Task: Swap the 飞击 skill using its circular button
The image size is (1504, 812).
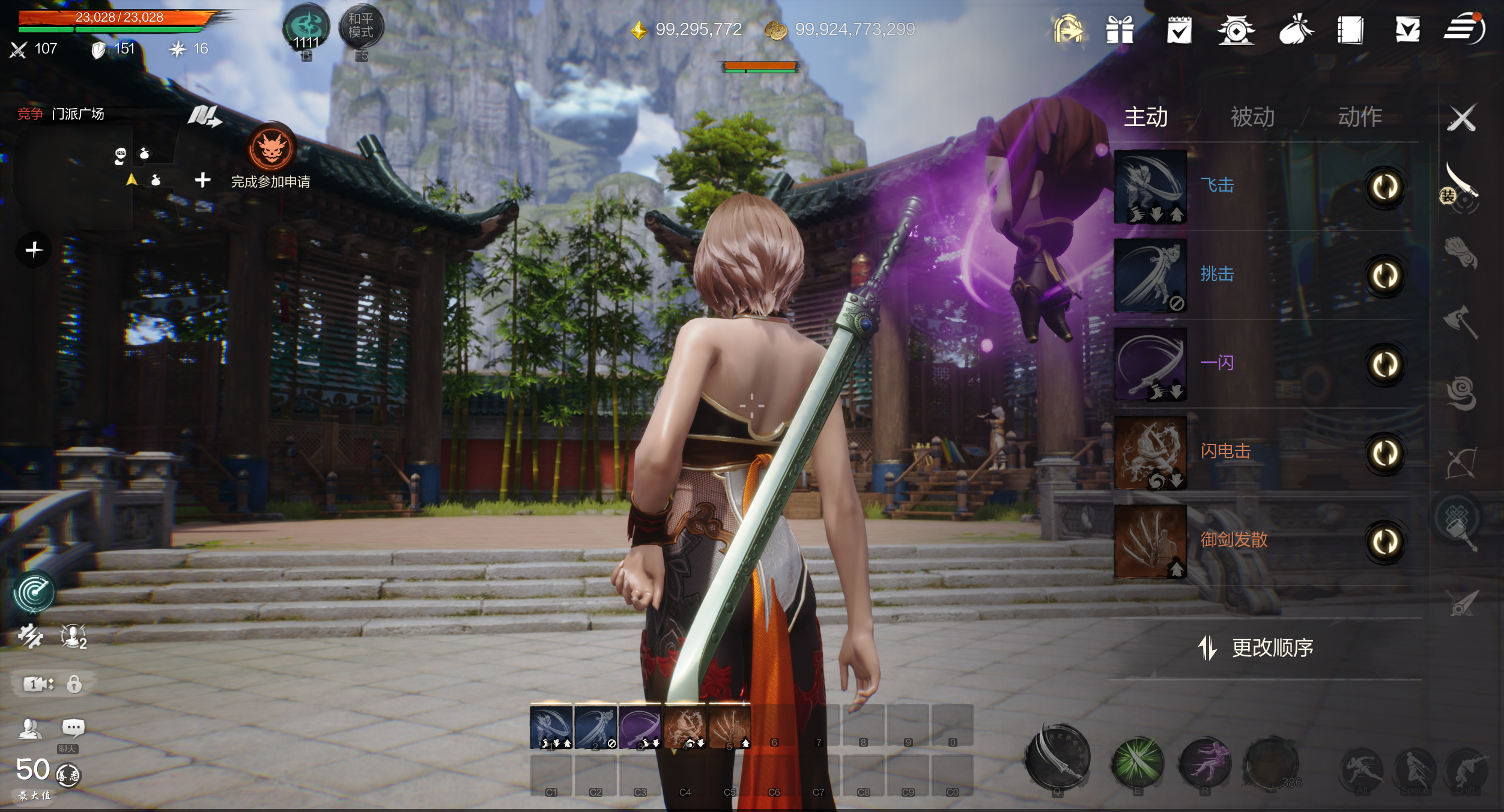Action: (x=1385, y=187)
